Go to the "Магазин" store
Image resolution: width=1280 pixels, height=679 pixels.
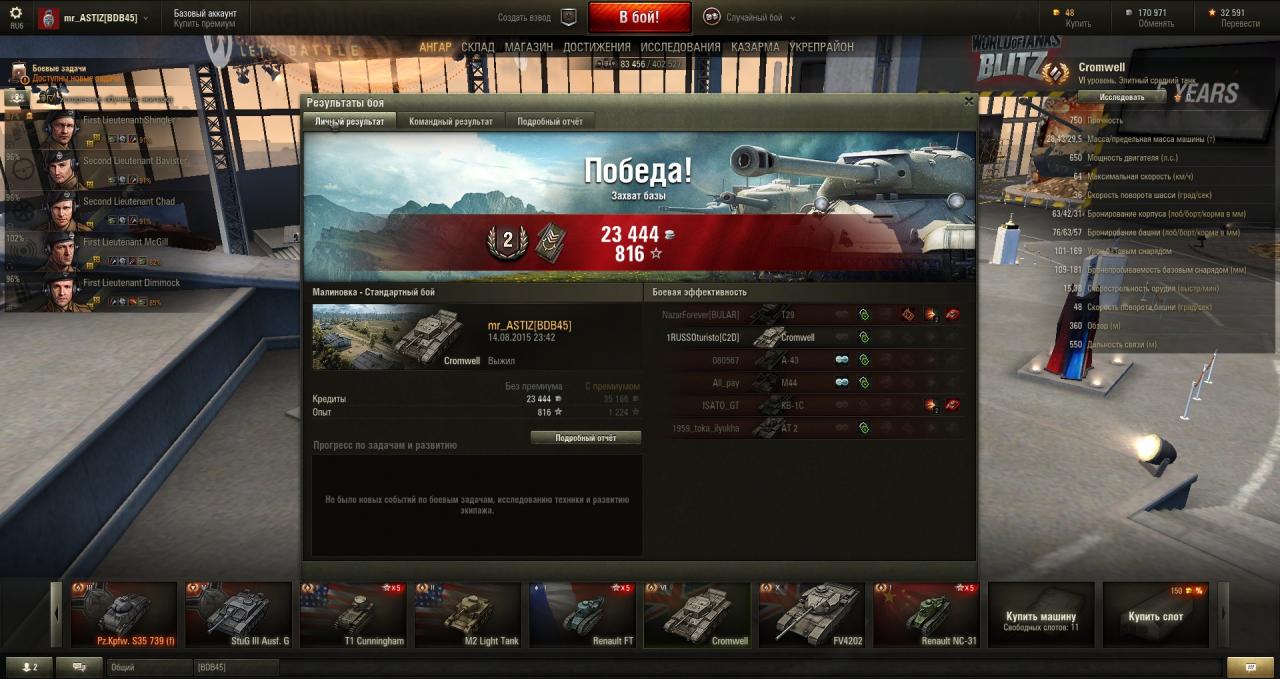click(x=528, y=47)
